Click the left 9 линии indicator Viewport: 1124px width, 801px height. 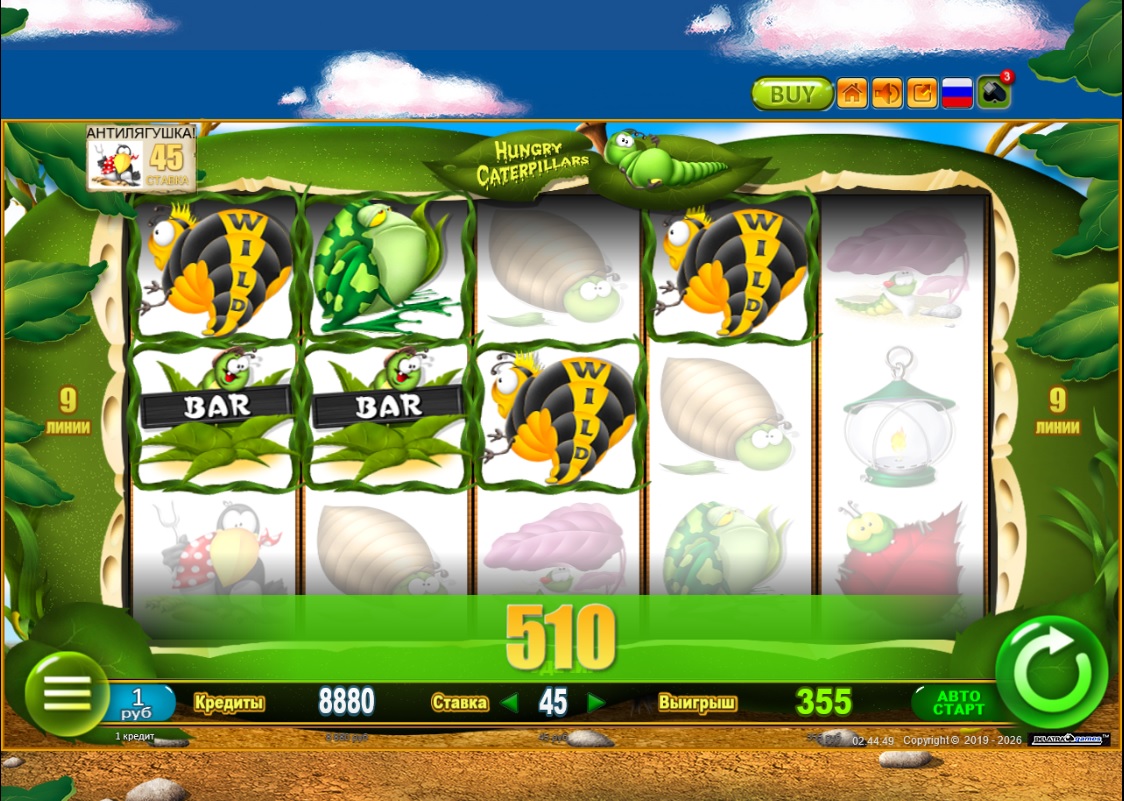click(68, 411)
